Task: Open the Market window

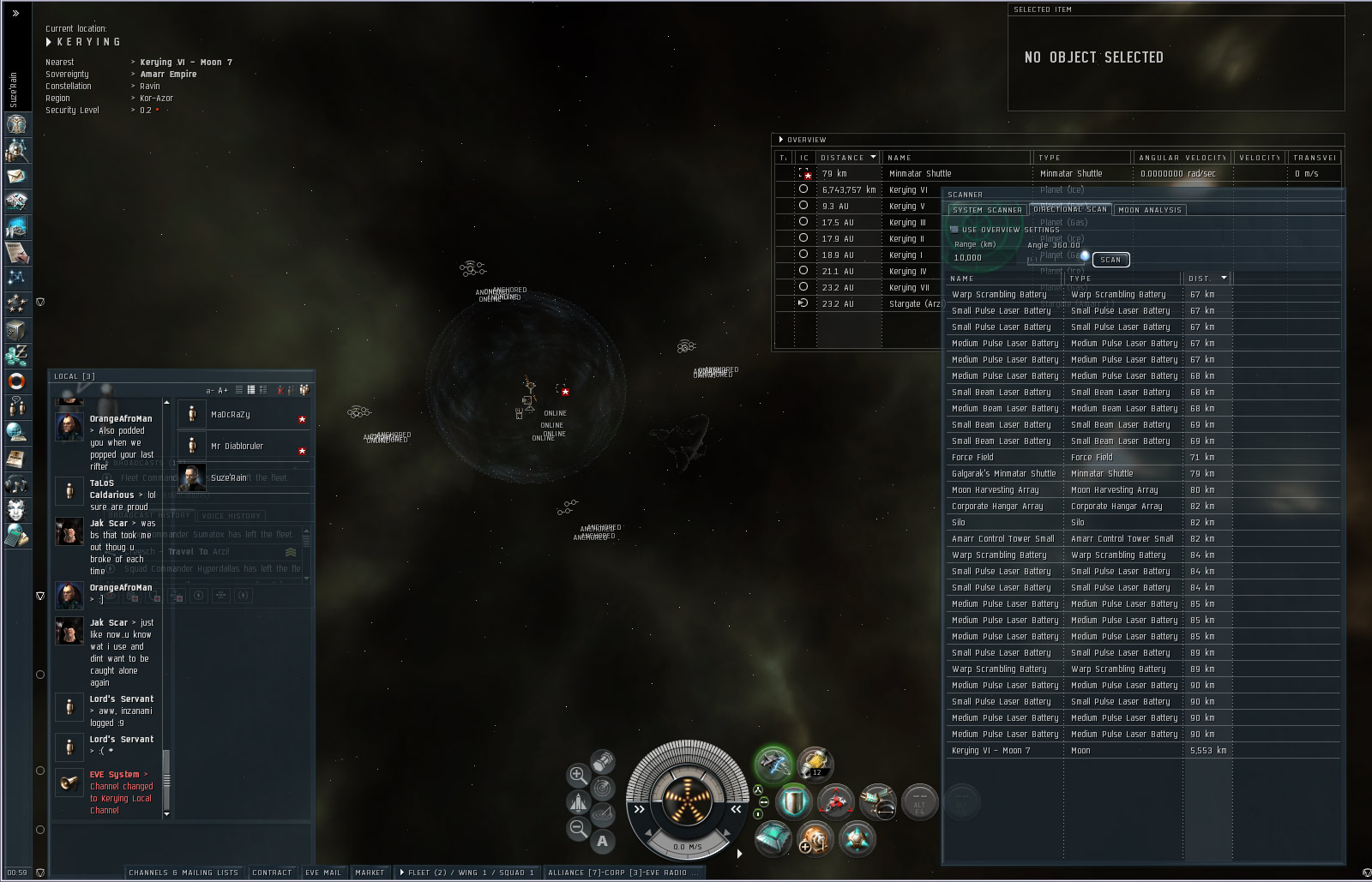Action: pos(370,873)
